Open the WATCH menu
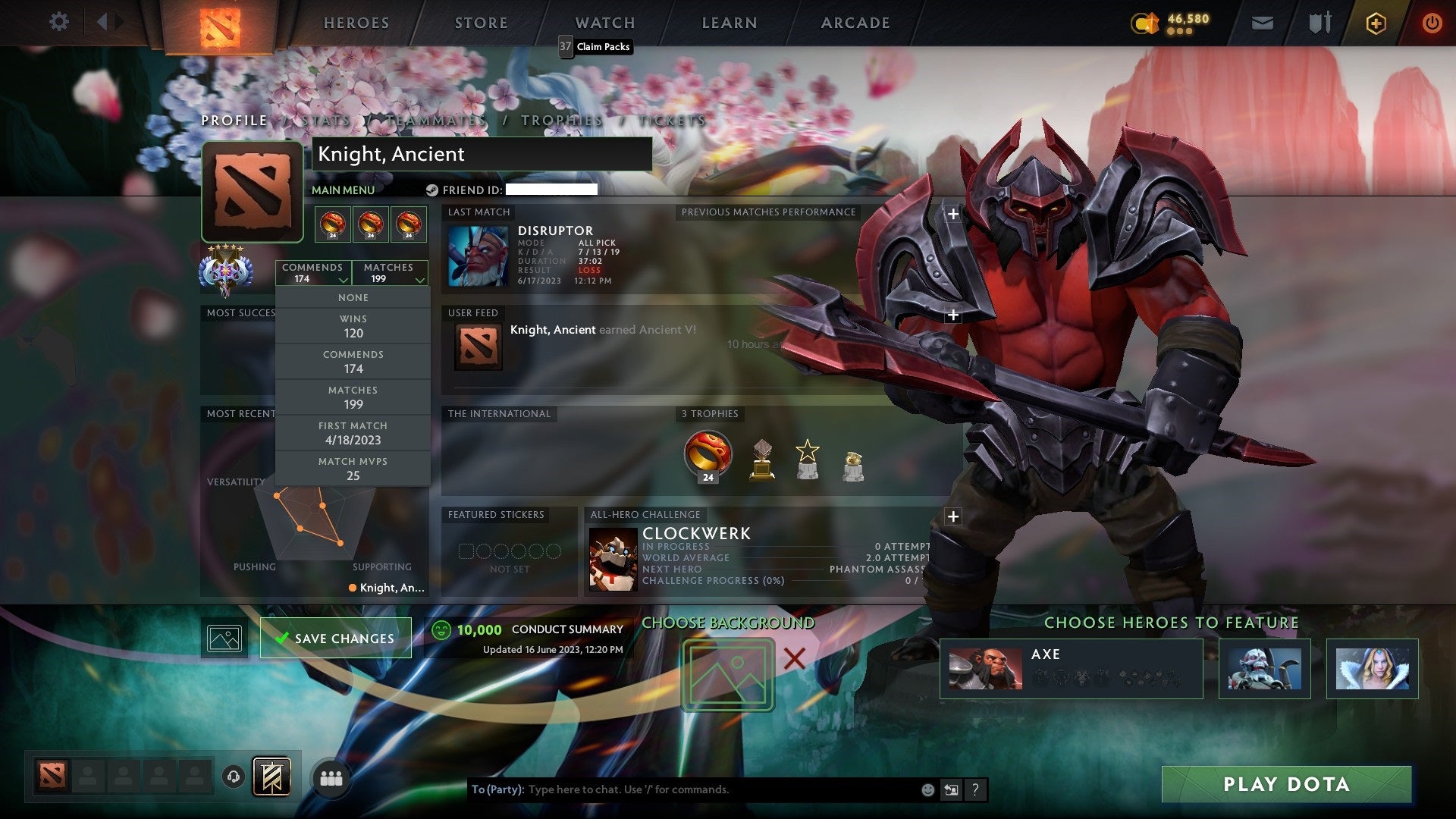The height and width of the screenshot is (819, 1456). click(604, 23)
